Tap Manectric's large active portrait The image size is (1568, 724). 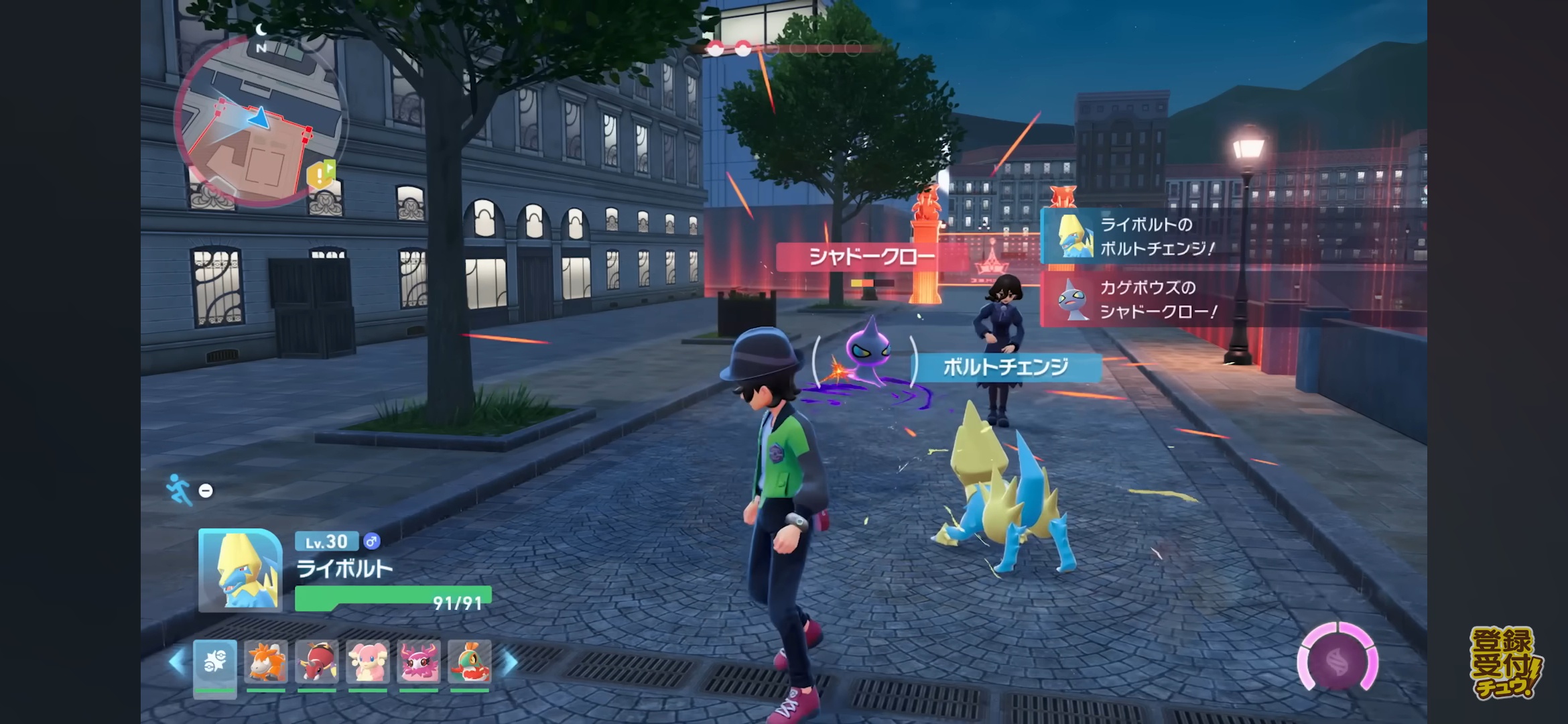point(240,570)
